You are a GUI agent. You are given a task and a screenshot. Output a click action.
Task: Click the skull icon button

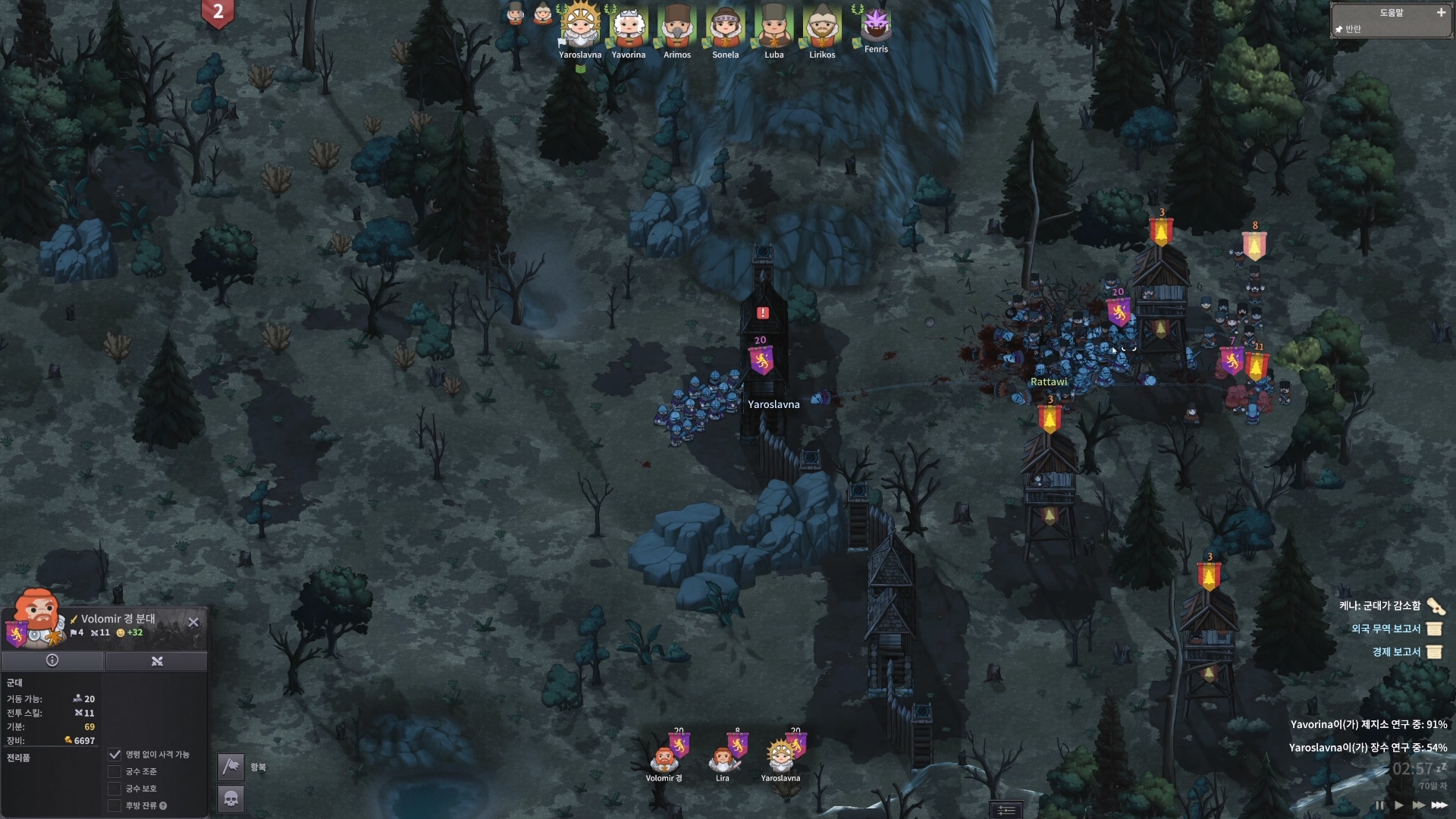231,799
